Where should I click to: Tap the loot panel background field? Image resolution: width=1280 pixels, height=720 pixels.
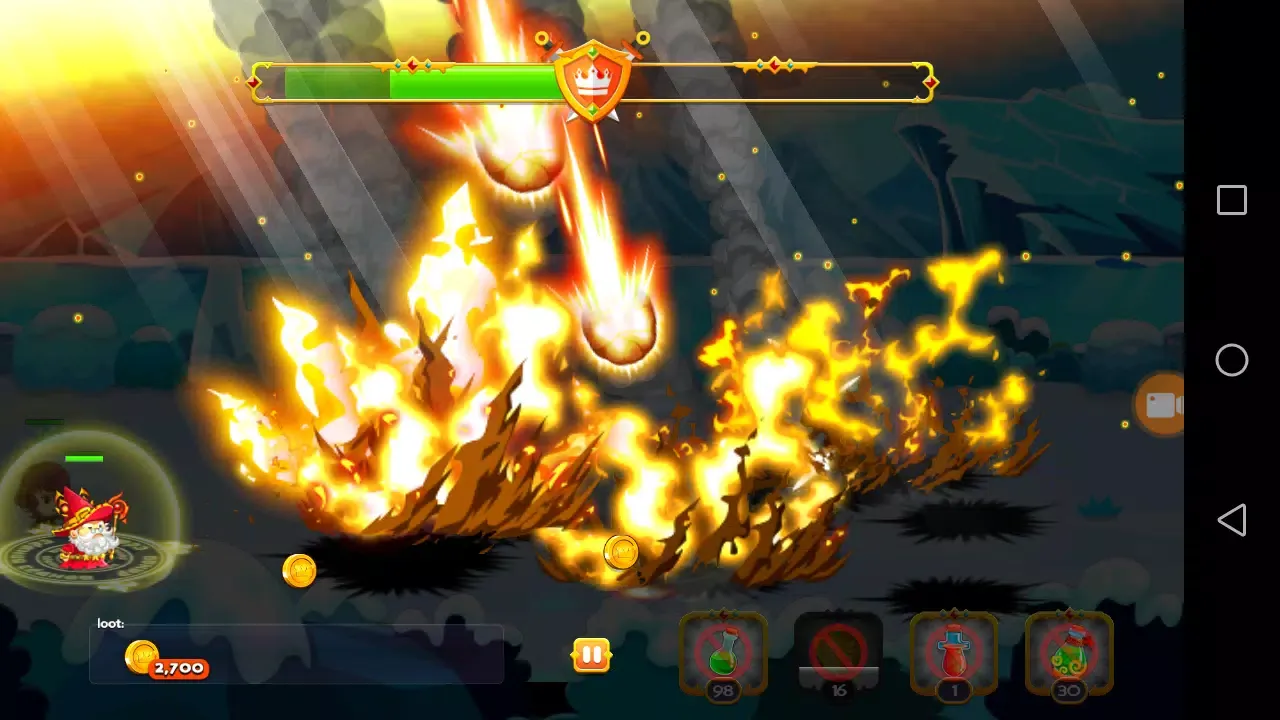350,653
